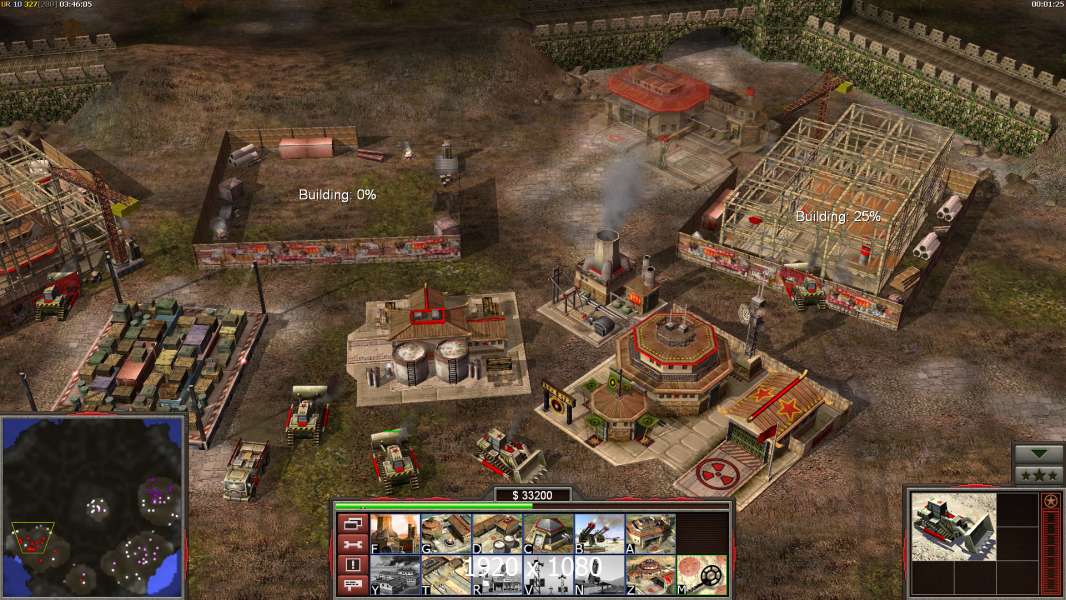This screenshot has height=600, width=1066.
Task: Click the overlapping-windows button in the command bar
Action: coord(351,523)
